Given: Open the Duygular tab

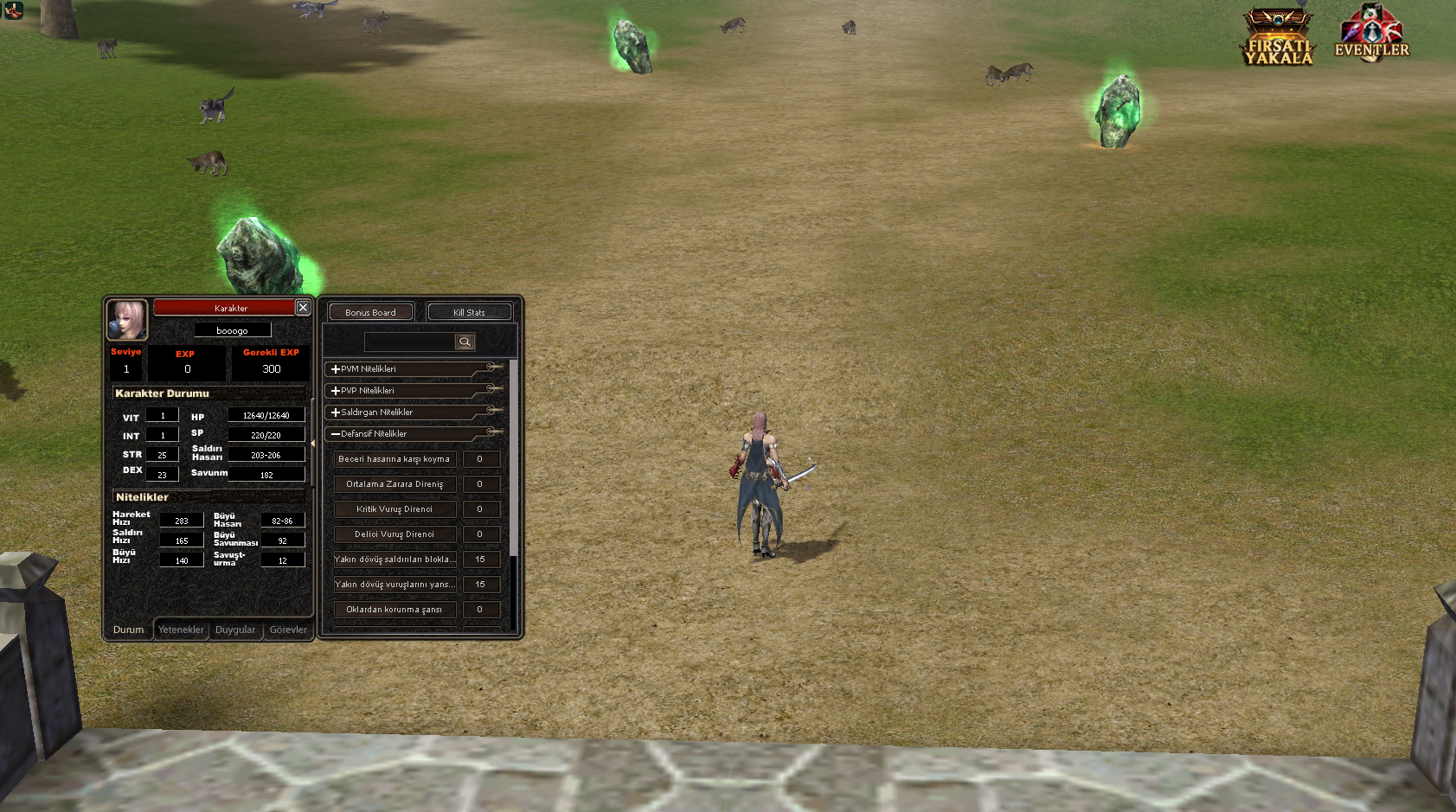Looking at the screenshot, I should click(235, 630).
